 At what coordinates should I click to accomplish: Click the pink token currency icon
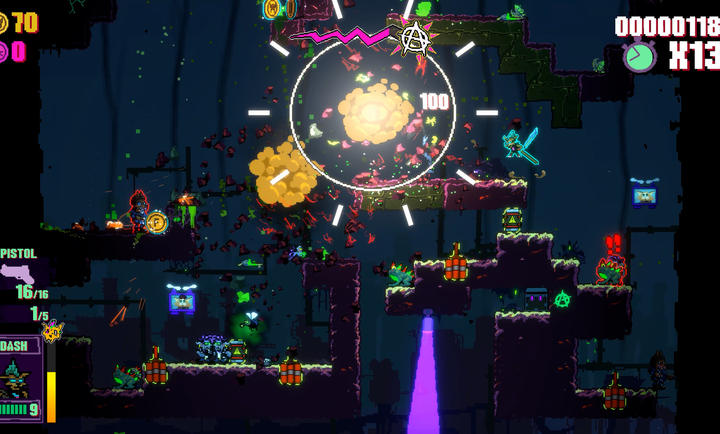point(4,51)
